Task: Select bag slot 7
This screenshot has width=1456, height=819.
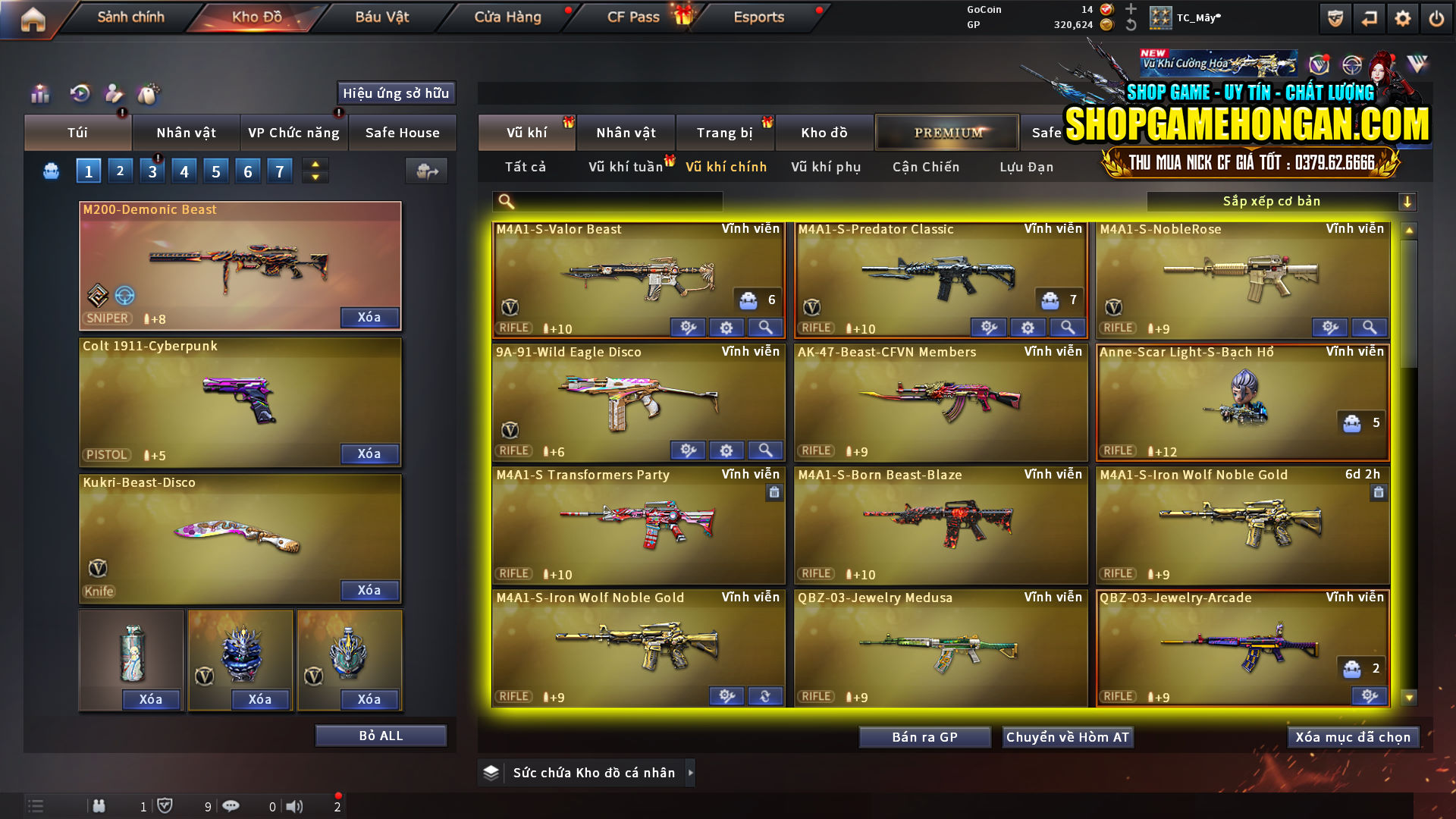Action: pos(279,171)
